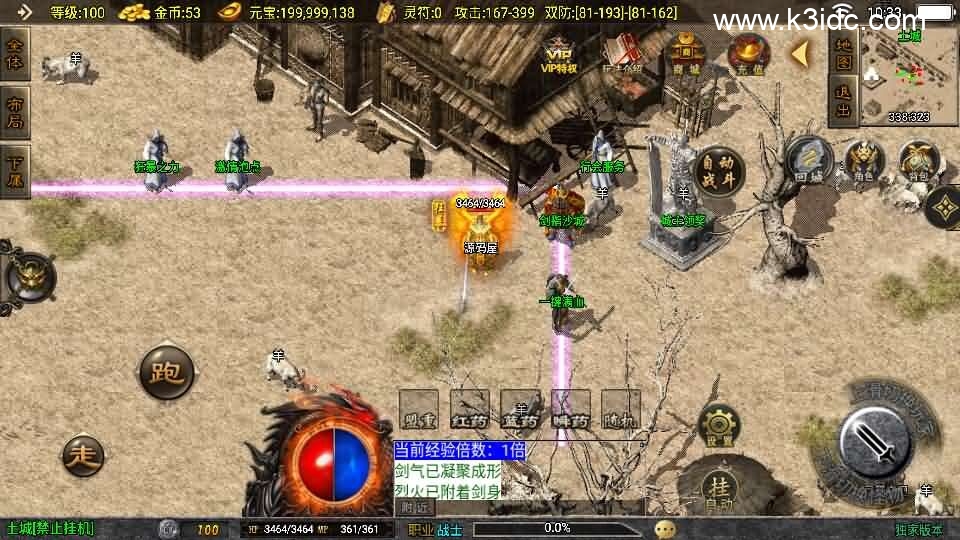This screenshot has width=960, height=540.
Task: Select the 布局 layout tab
Action: tap(15, 112)
